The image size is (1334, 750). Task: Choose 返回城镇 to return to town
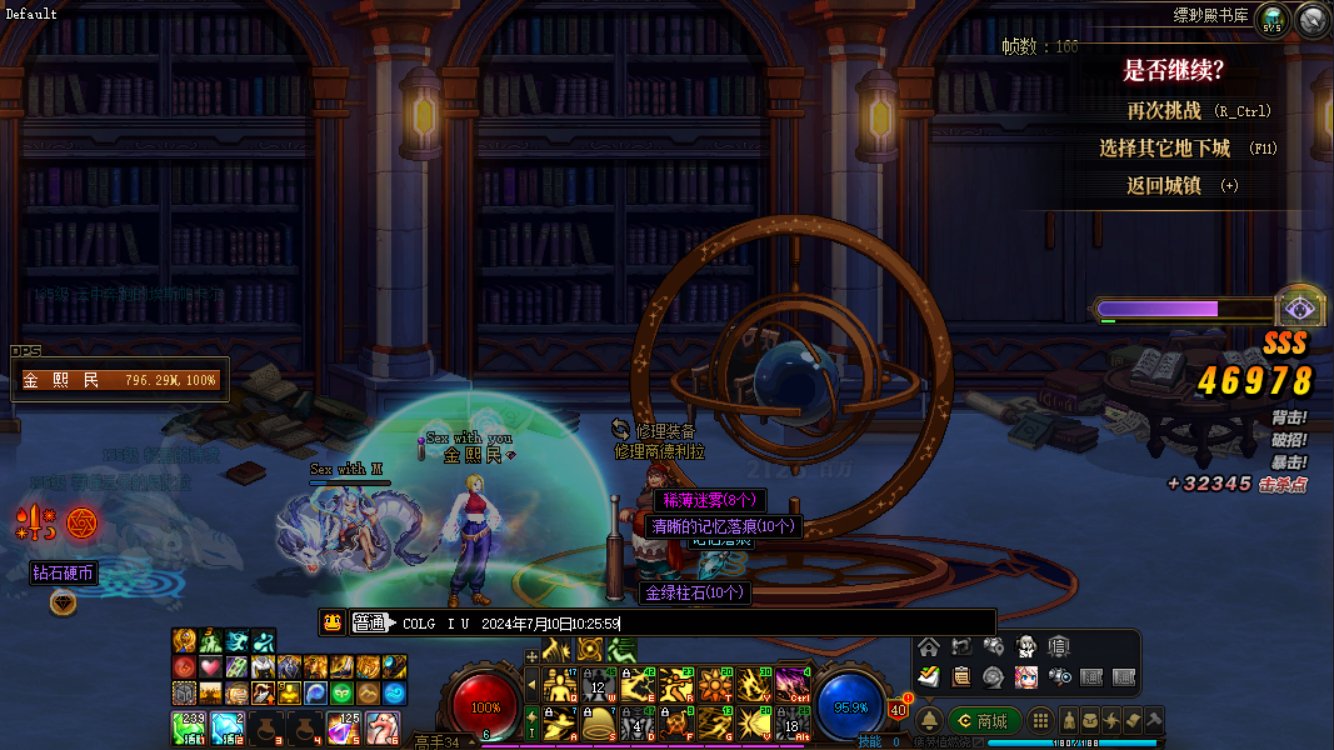coord(1163,185)
